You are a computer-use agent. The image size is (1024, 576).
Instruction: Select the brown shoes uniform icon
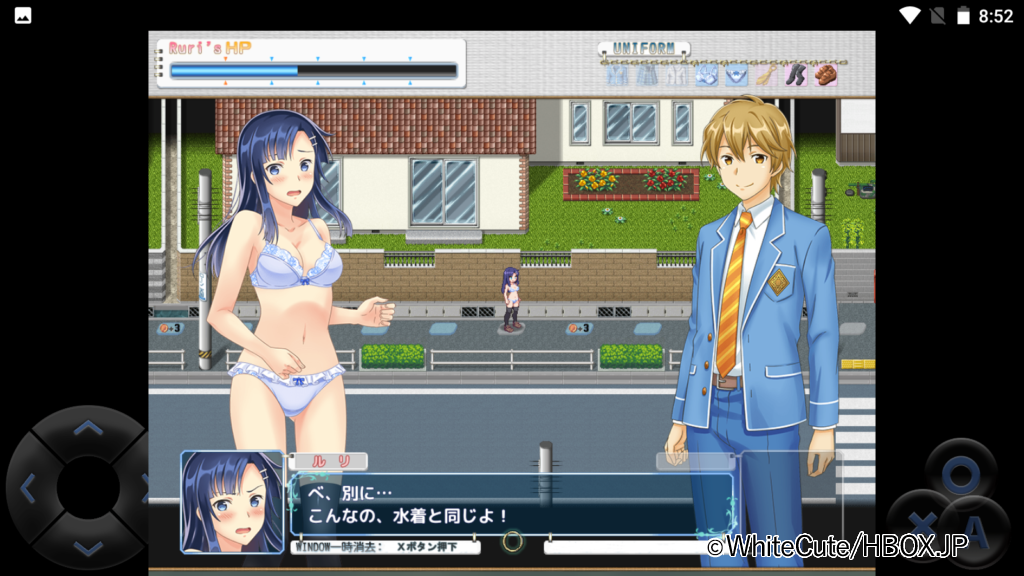(x=825, y=75)
